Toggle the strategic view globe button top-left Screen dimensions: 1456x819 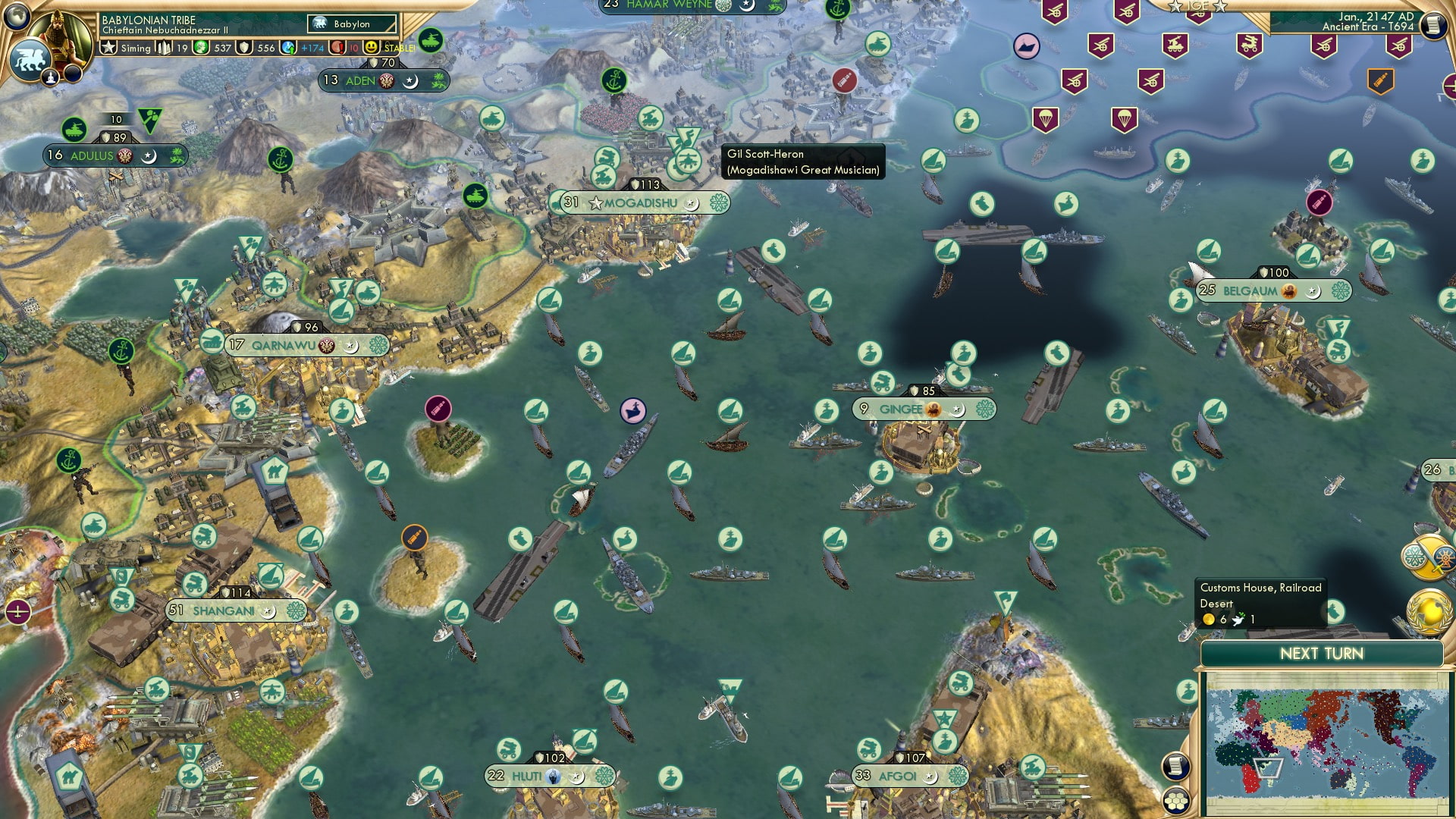pos(15,17)
